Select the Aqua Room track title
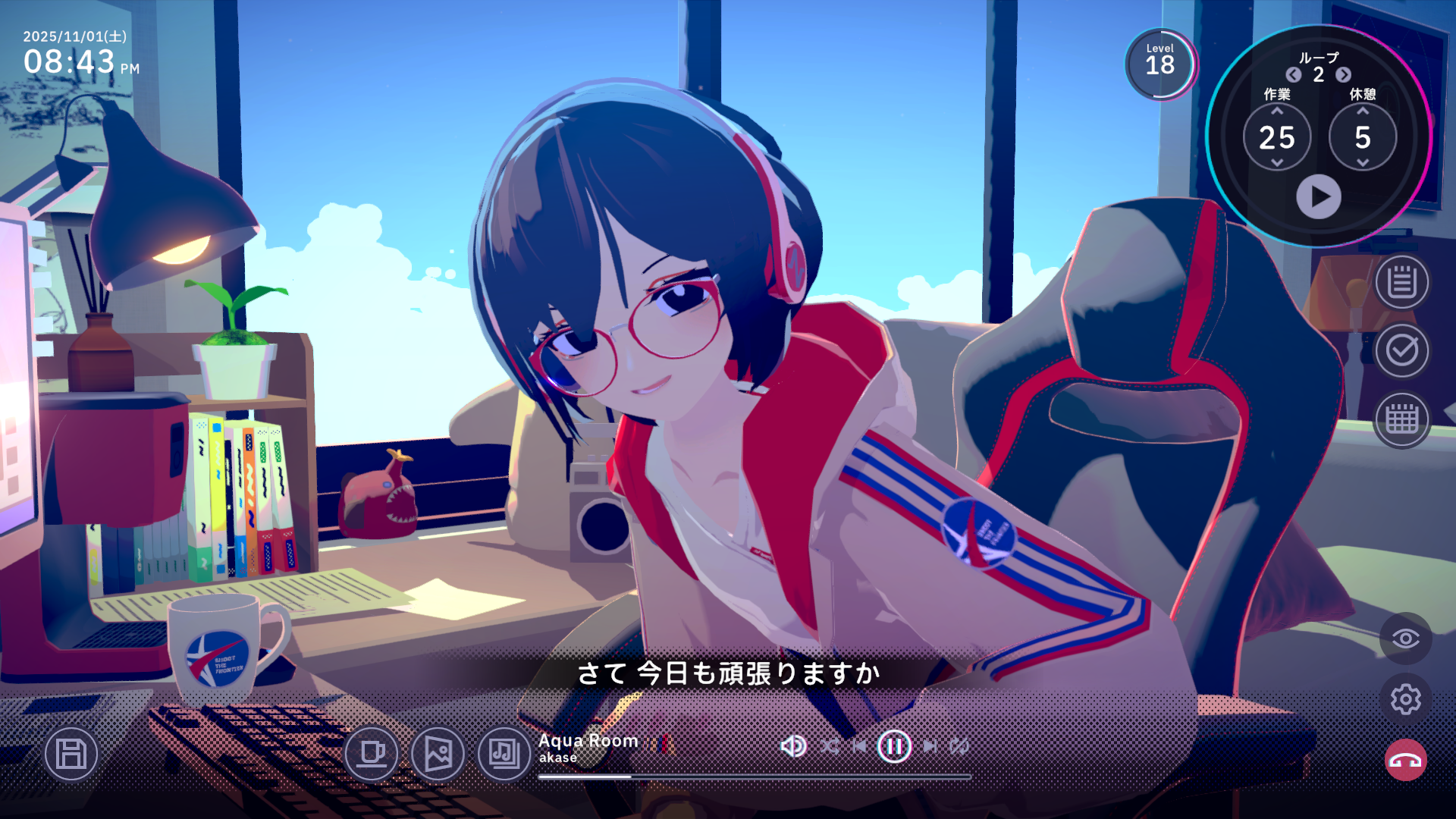1456x819 pixels. 588,741
